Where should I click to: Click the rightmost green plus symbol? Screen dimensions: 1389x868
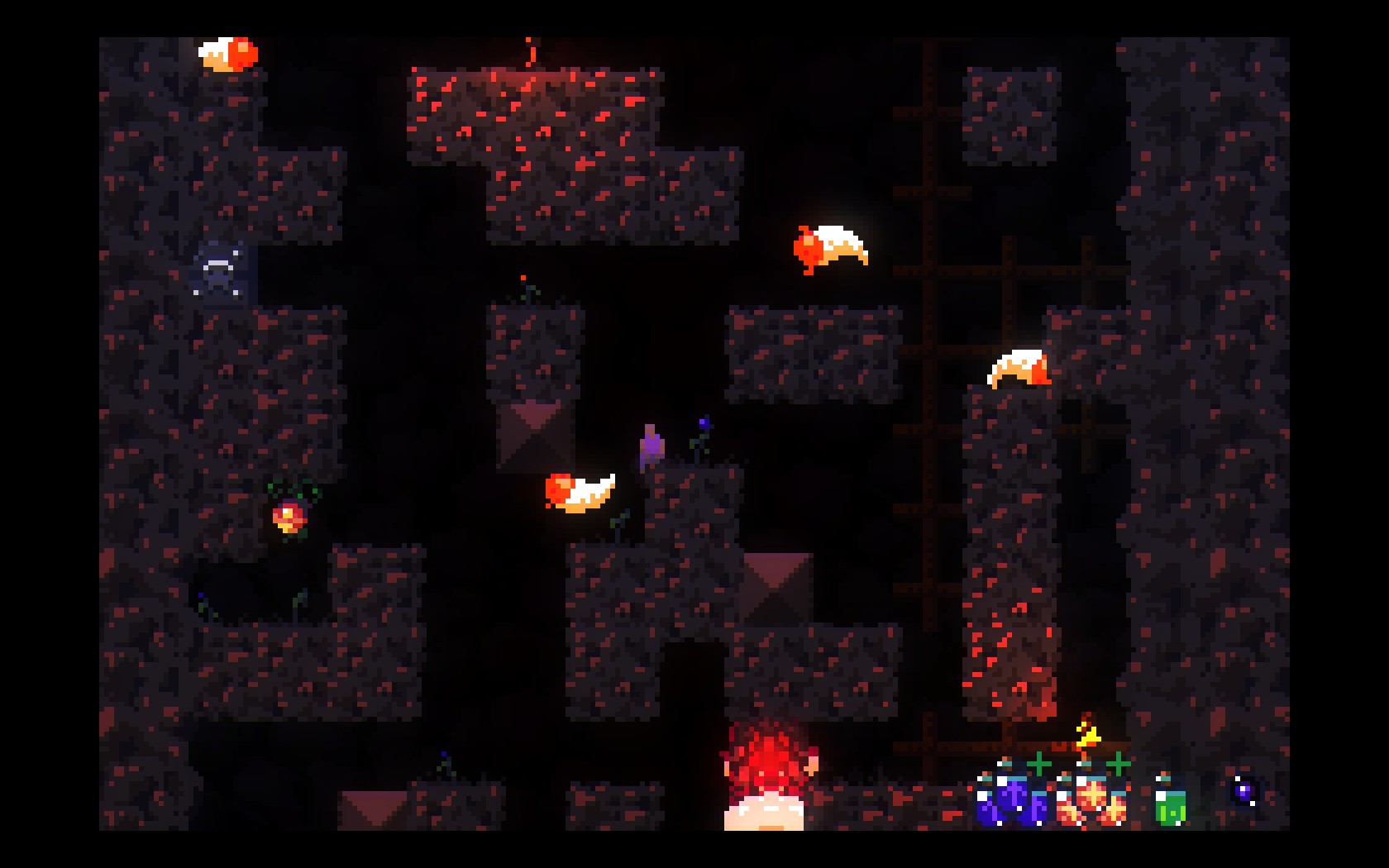(x=1118, y=765)
